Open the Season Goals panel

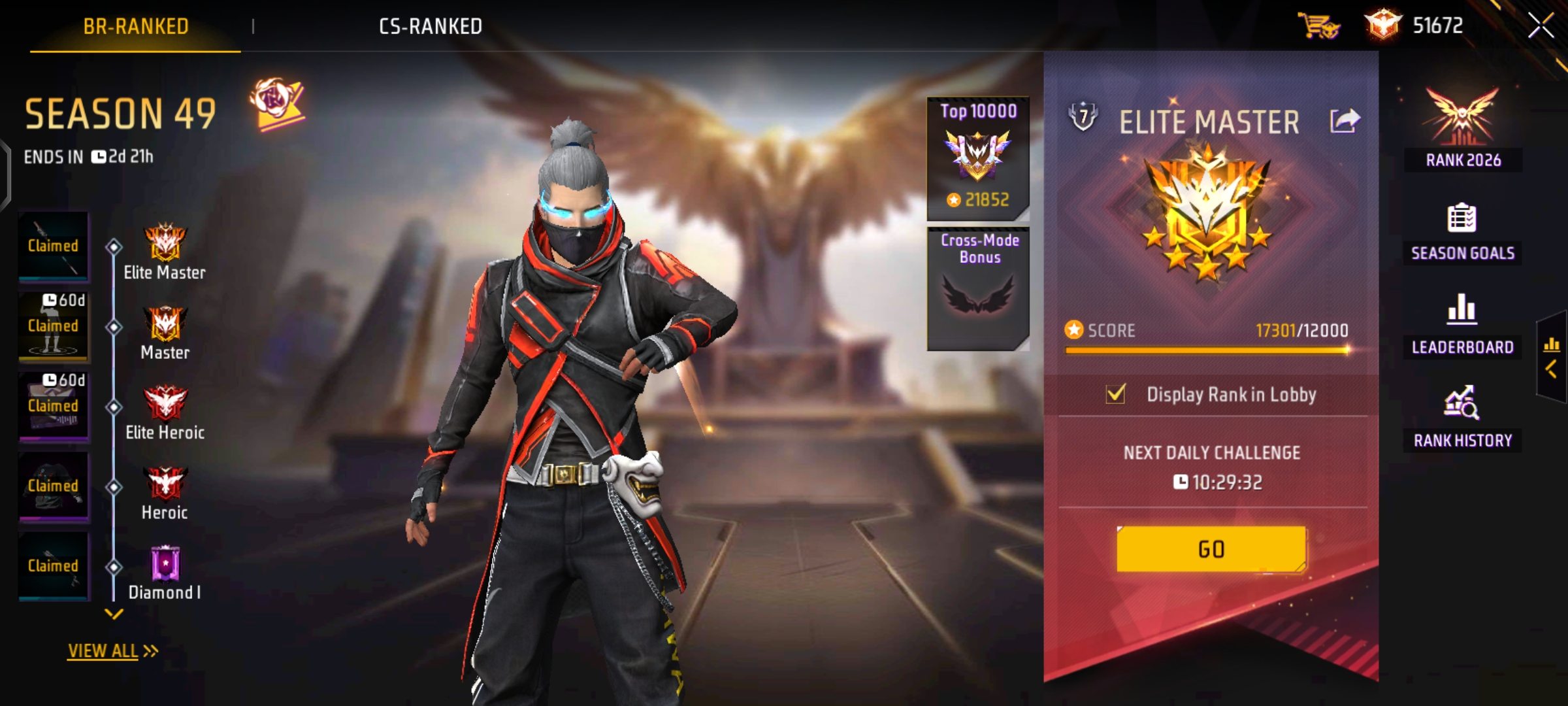[1462, 232]
